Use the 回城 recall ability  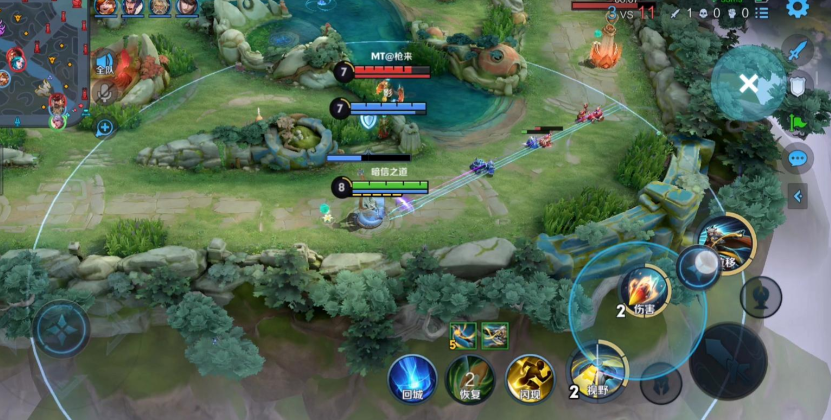[412, 379]
